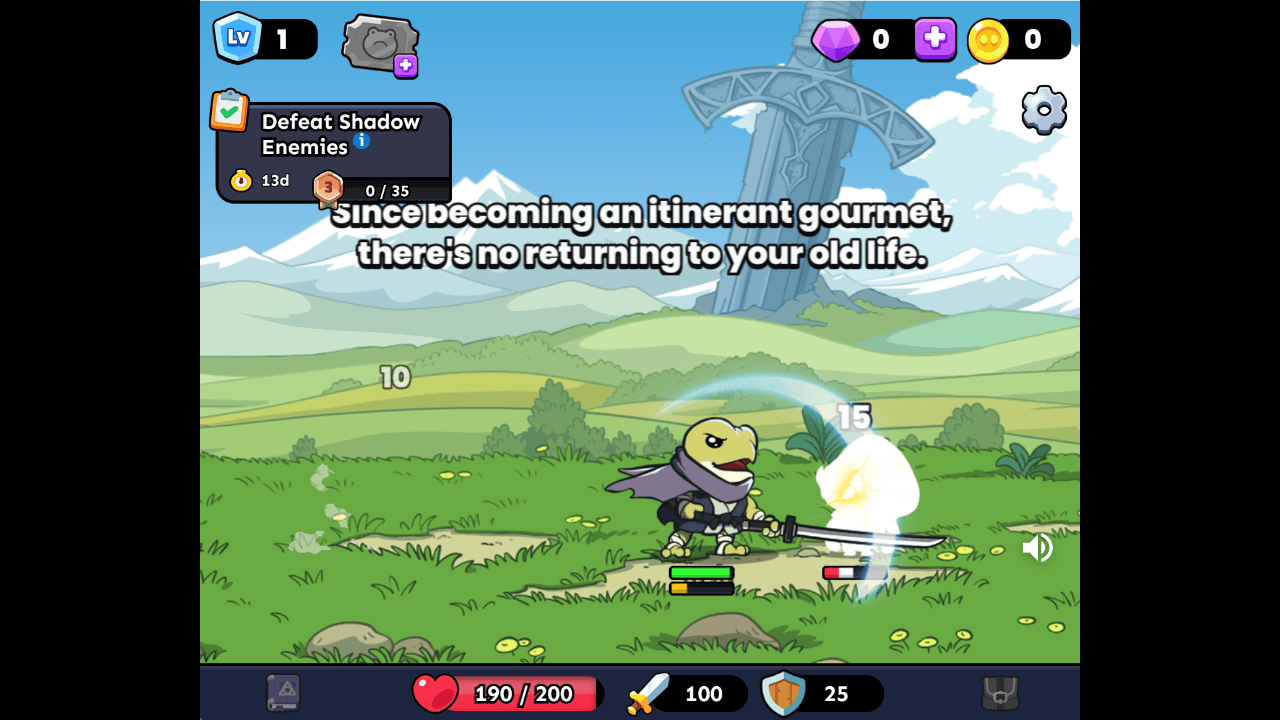Open the quest clipboard checklist icon
Screen dimensions: 1280x720
(229, 110)
